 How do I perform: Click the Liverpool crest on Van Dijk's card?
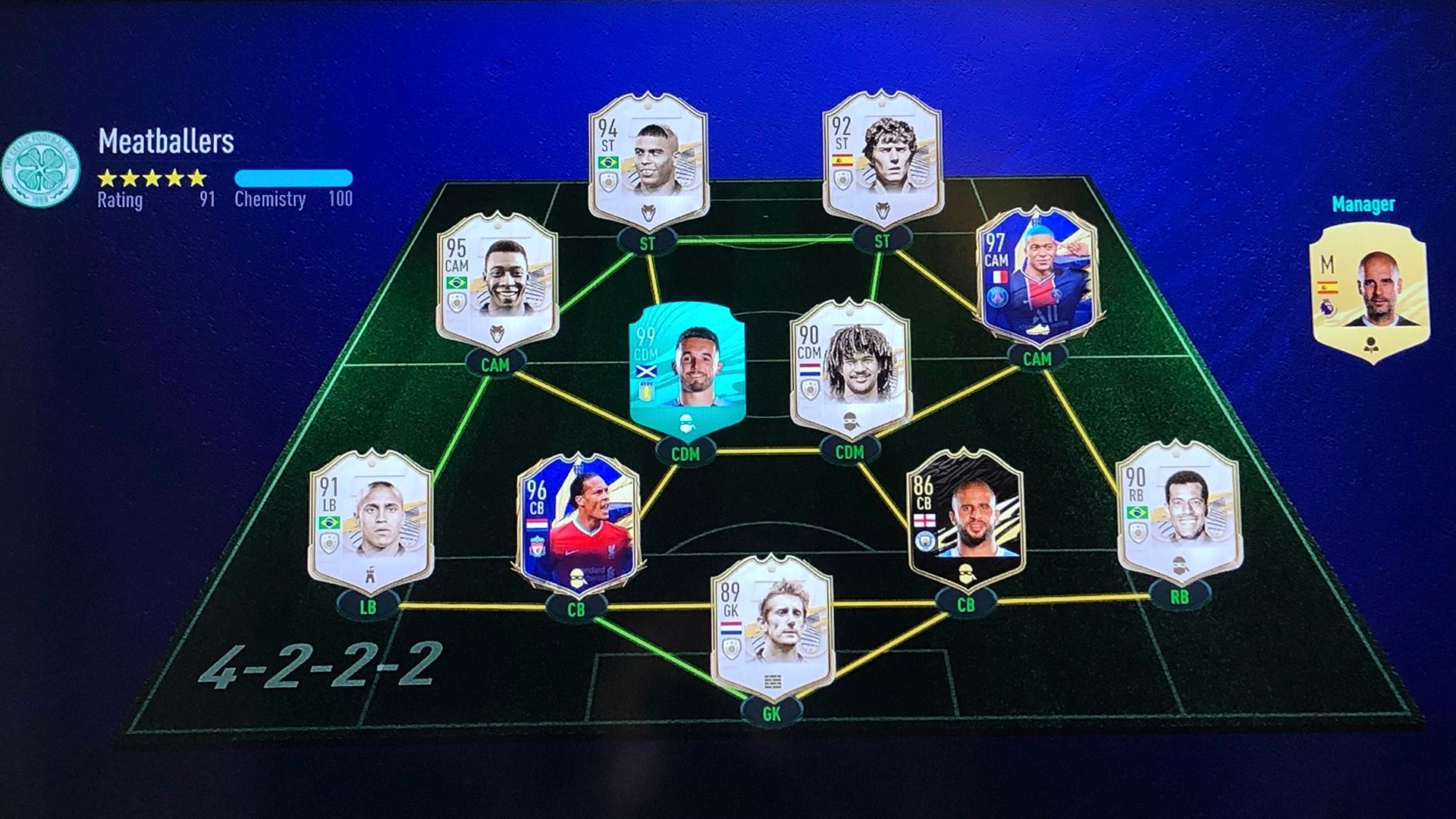tap(537, 547)
